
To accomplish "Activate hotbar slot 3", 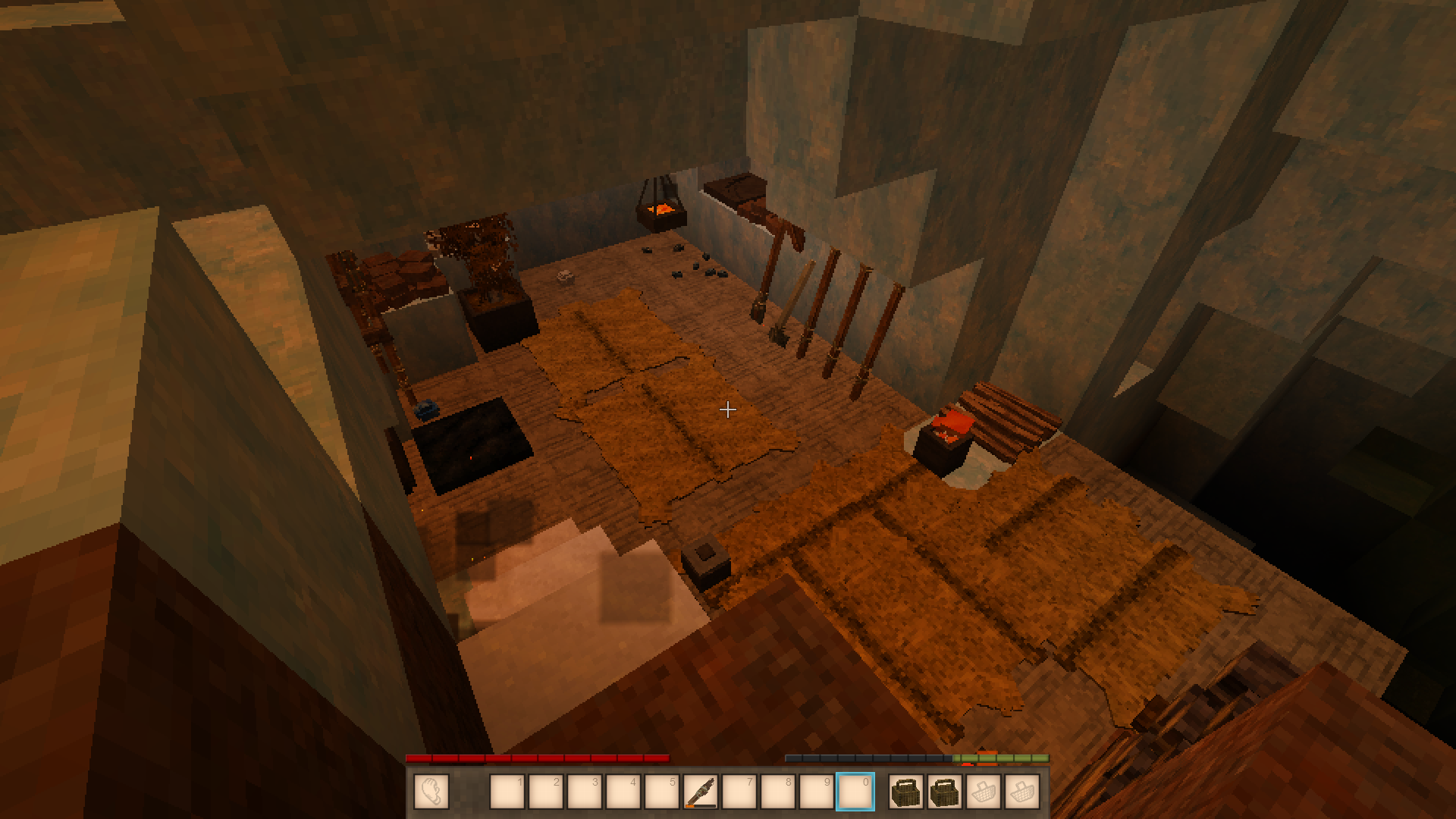I will coord(585,792).
